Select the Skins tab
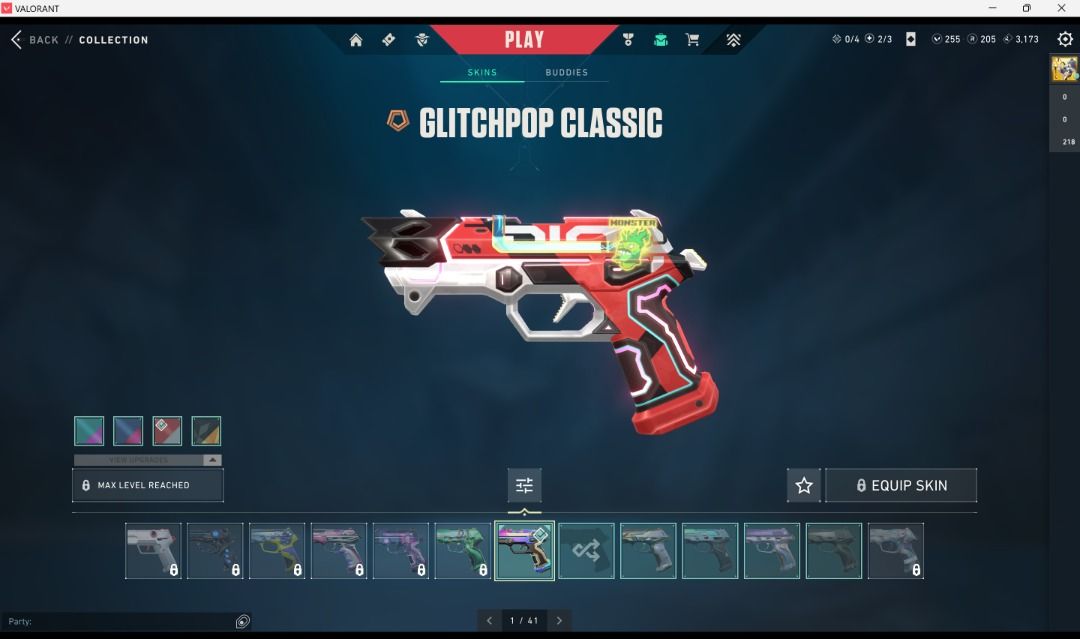 click(x=482, y=73)
